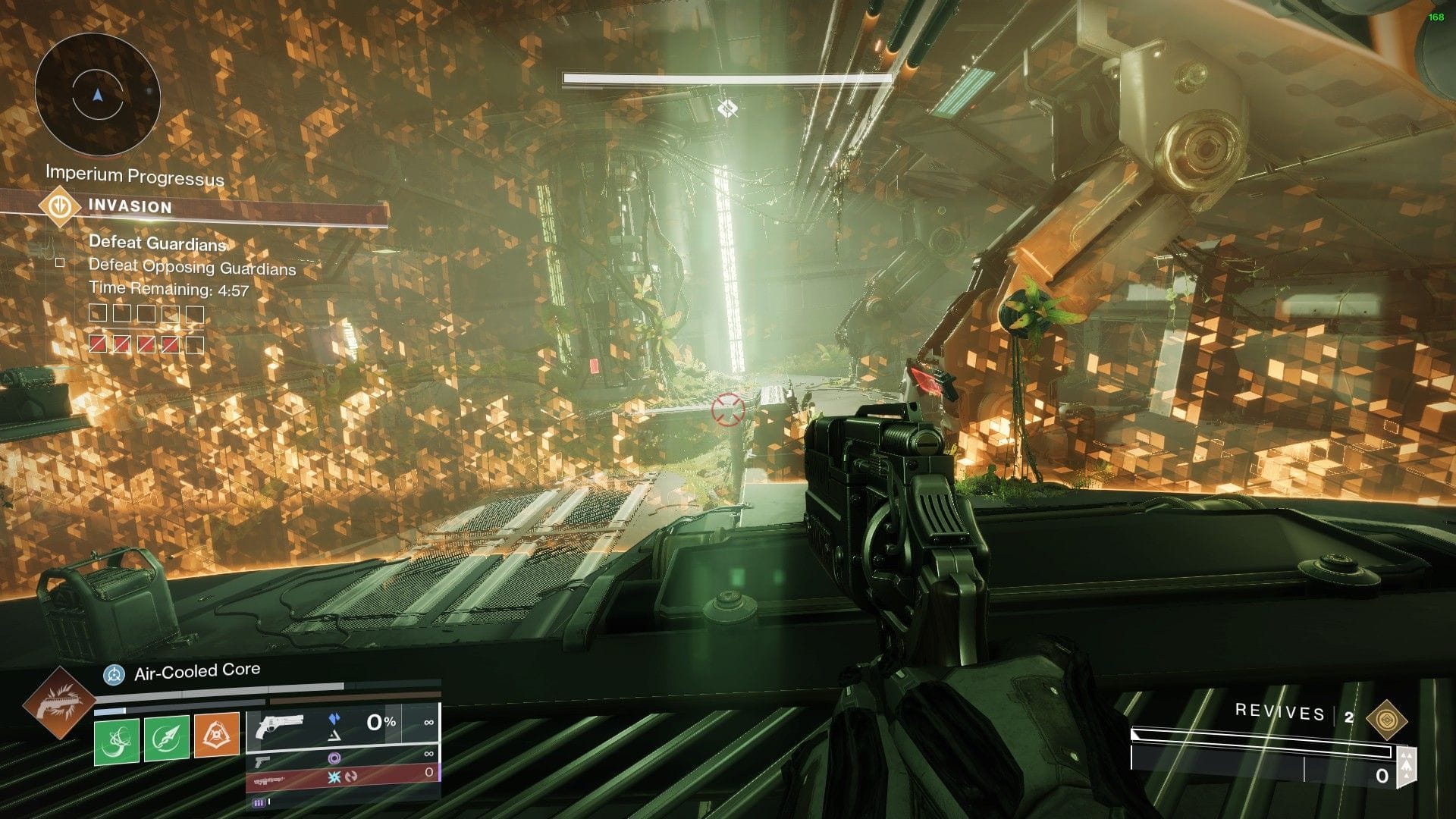The height and width of the screenshot is (819, 1456).
Task: Activate the Golden Gun super diamond icon
Action: tap(58, 703)
